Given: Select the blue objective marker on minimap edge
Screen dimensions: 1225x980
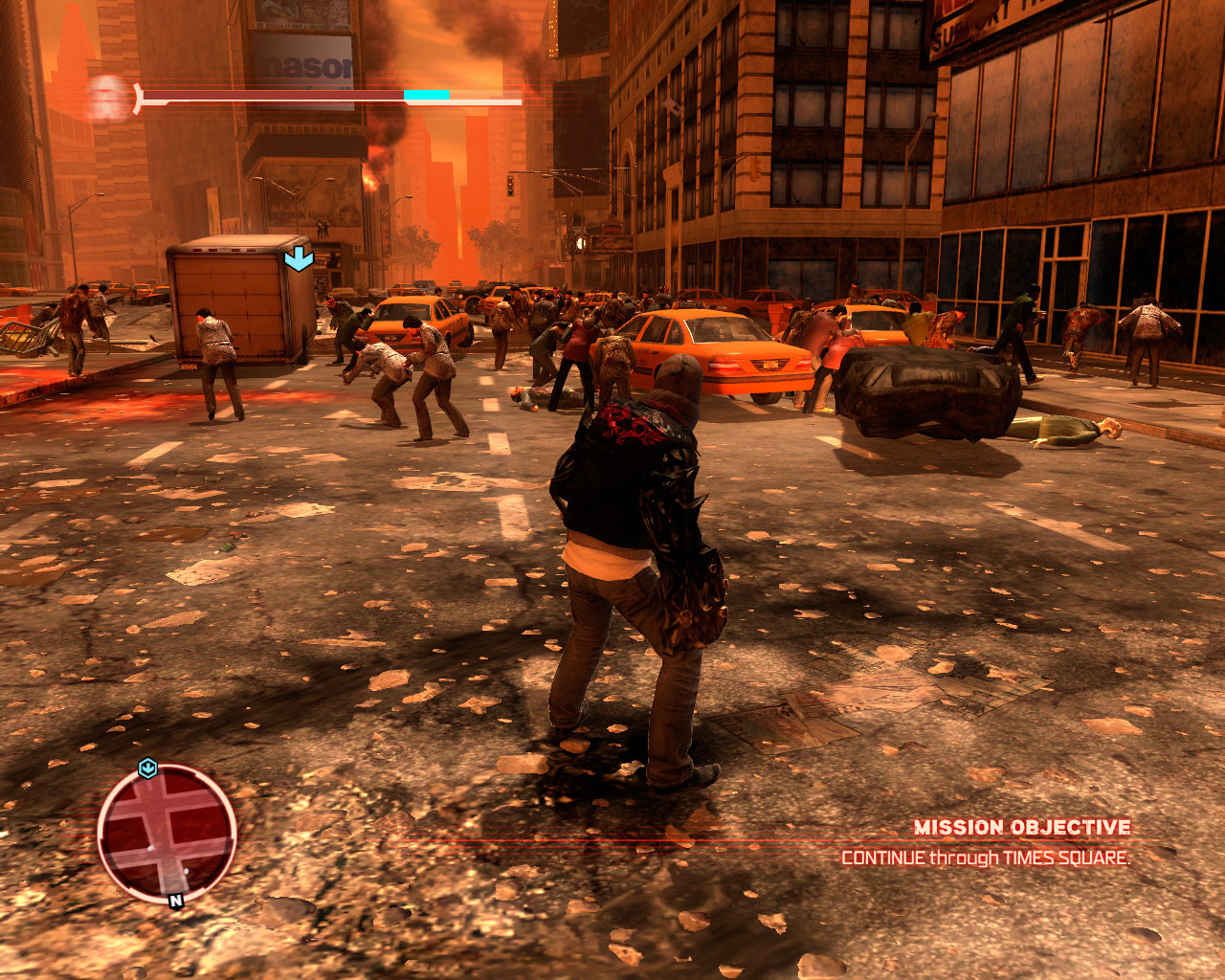Looking at the screenshot, I should point(147,768).
